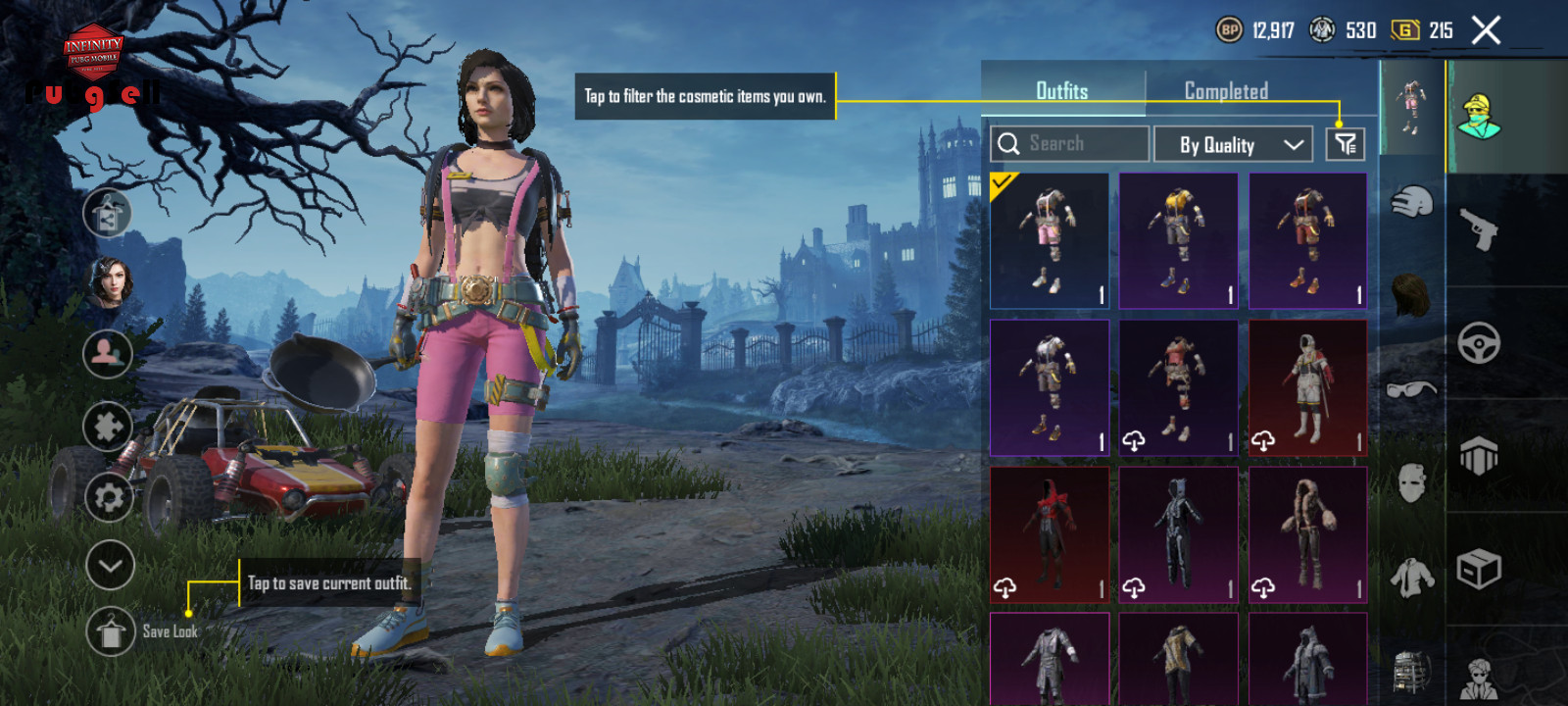
Task: Choose the white hooded outfit with red cape
Action: point(1307,387)
